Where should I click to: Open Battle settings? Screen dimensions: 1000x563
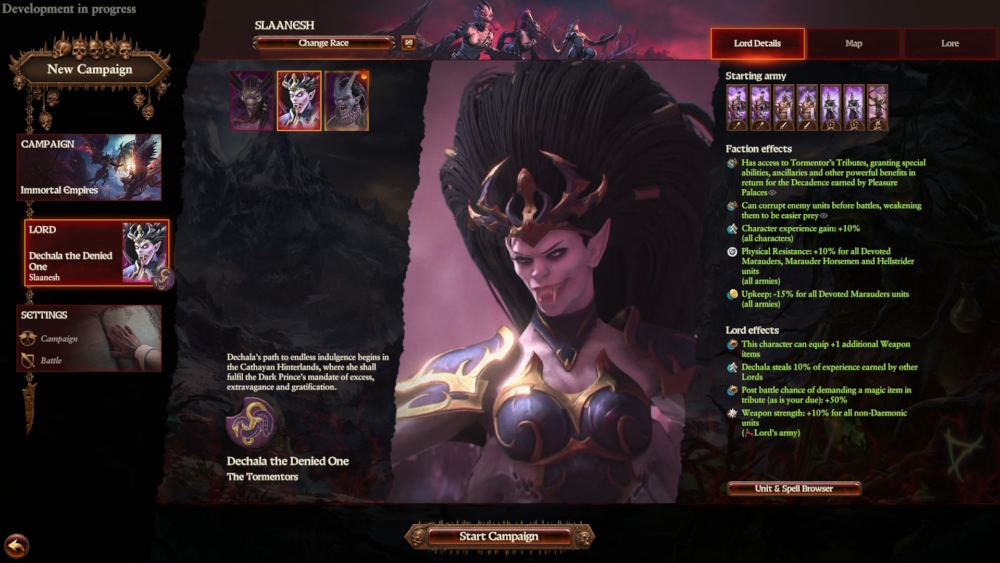tap(50, 360)
